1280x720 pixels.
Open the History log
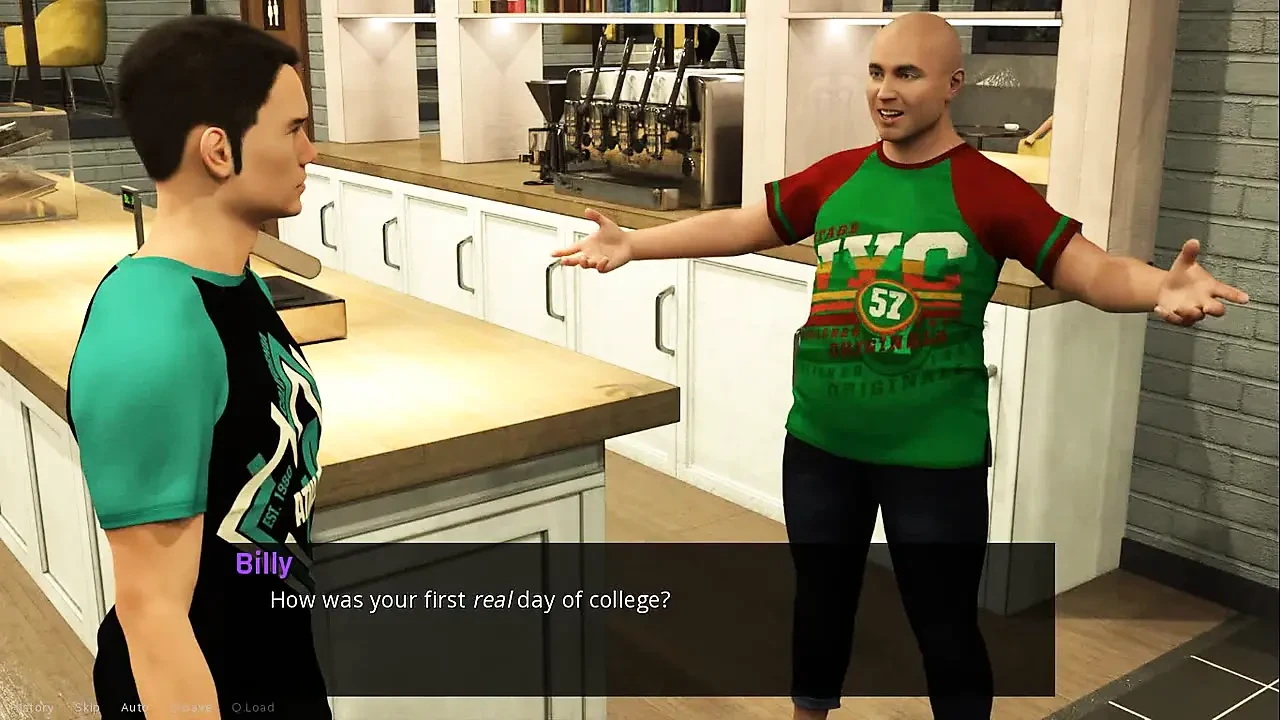pyautogui.click(x=32, y=707)
